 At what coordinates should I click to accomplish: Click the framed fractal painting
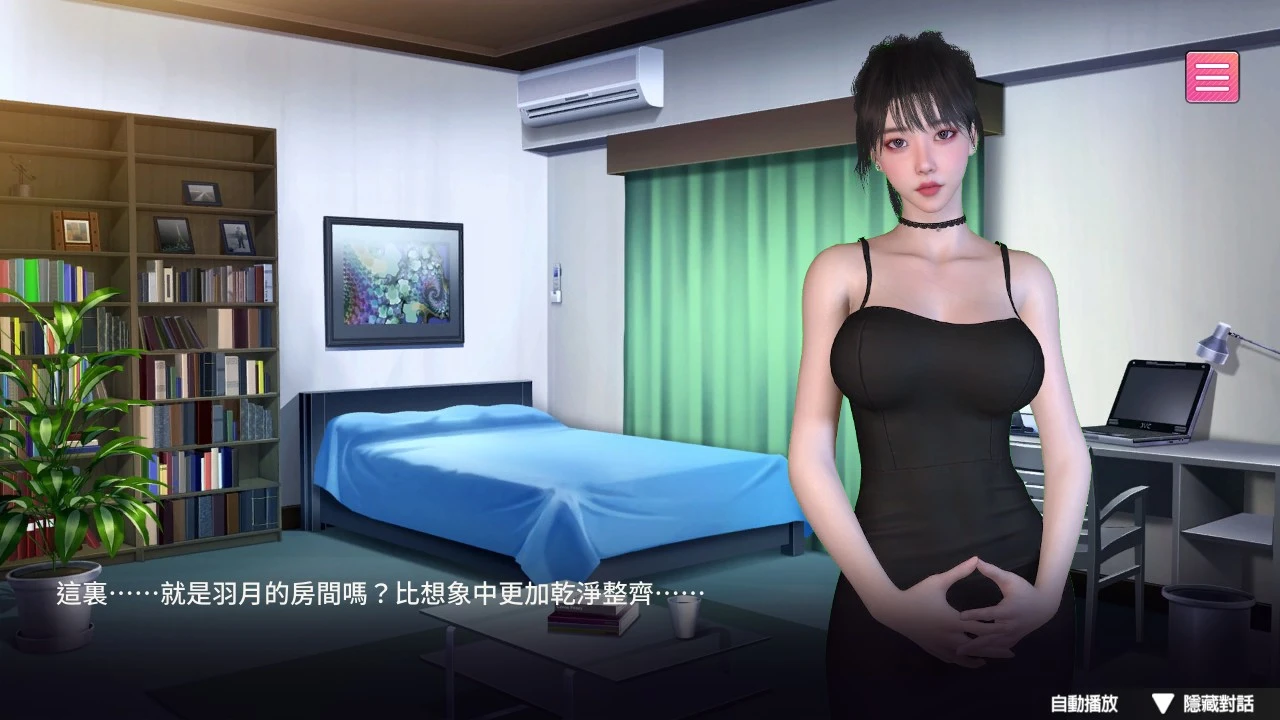click(393, 280)
